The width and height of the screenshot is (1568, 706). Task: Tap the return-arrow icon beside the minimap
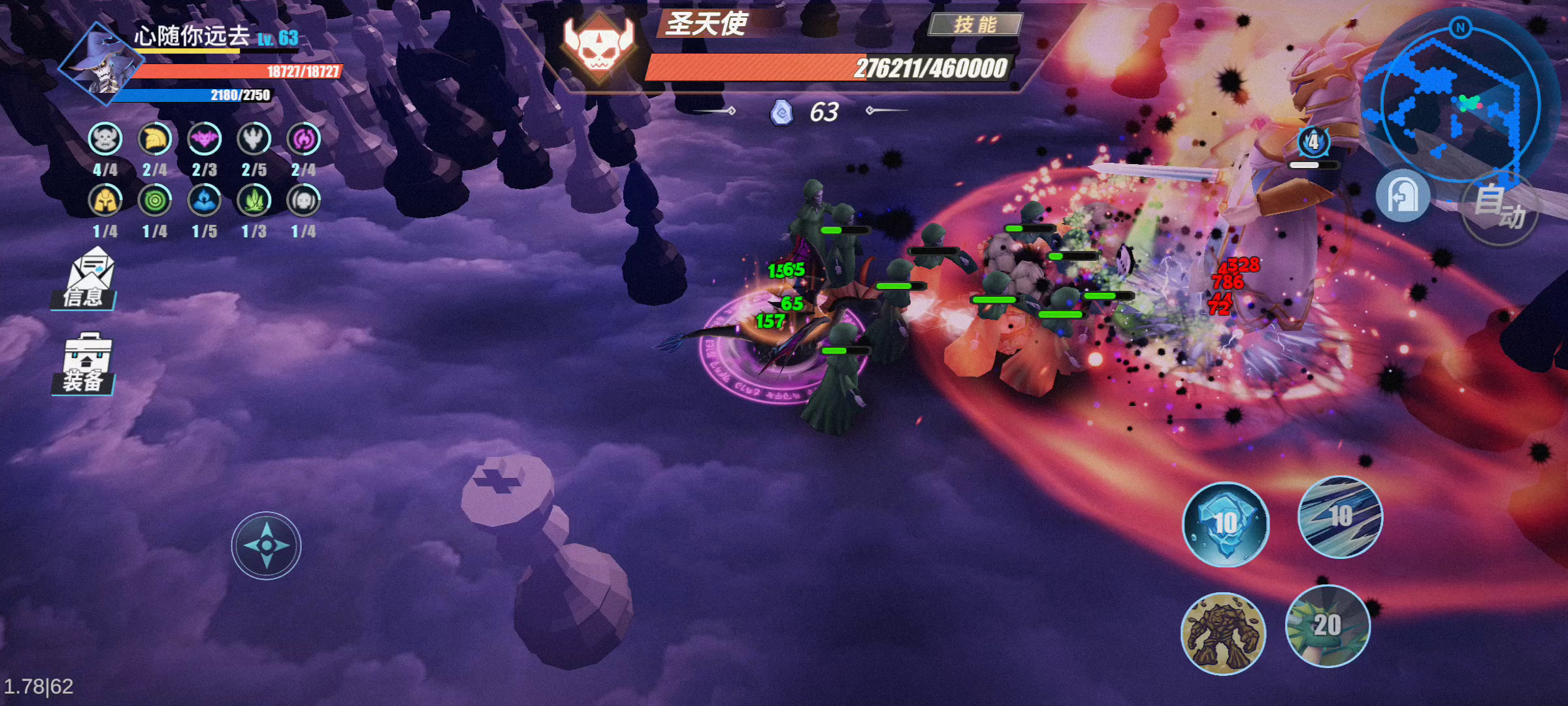click(1402, 195)
